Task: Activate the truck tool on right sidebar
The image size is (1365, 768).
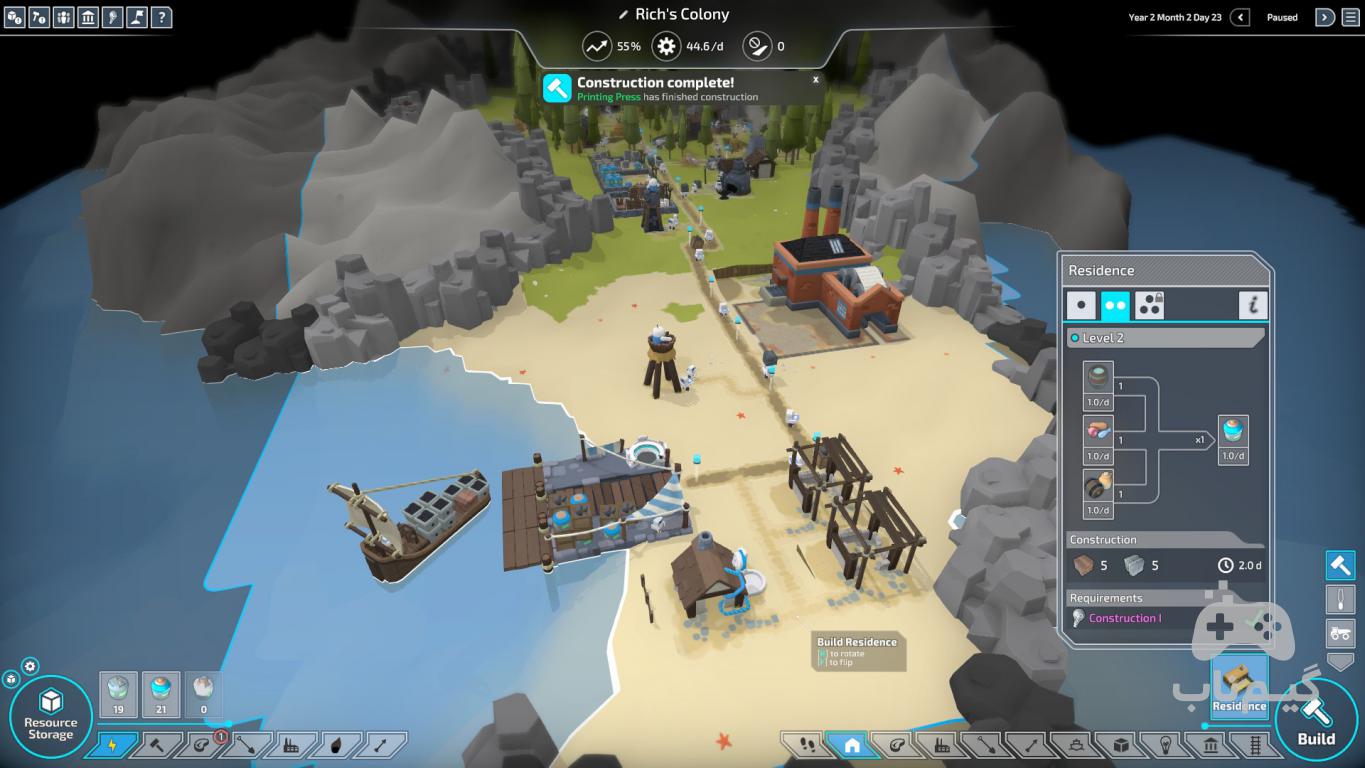Action: coord(1340,632)
